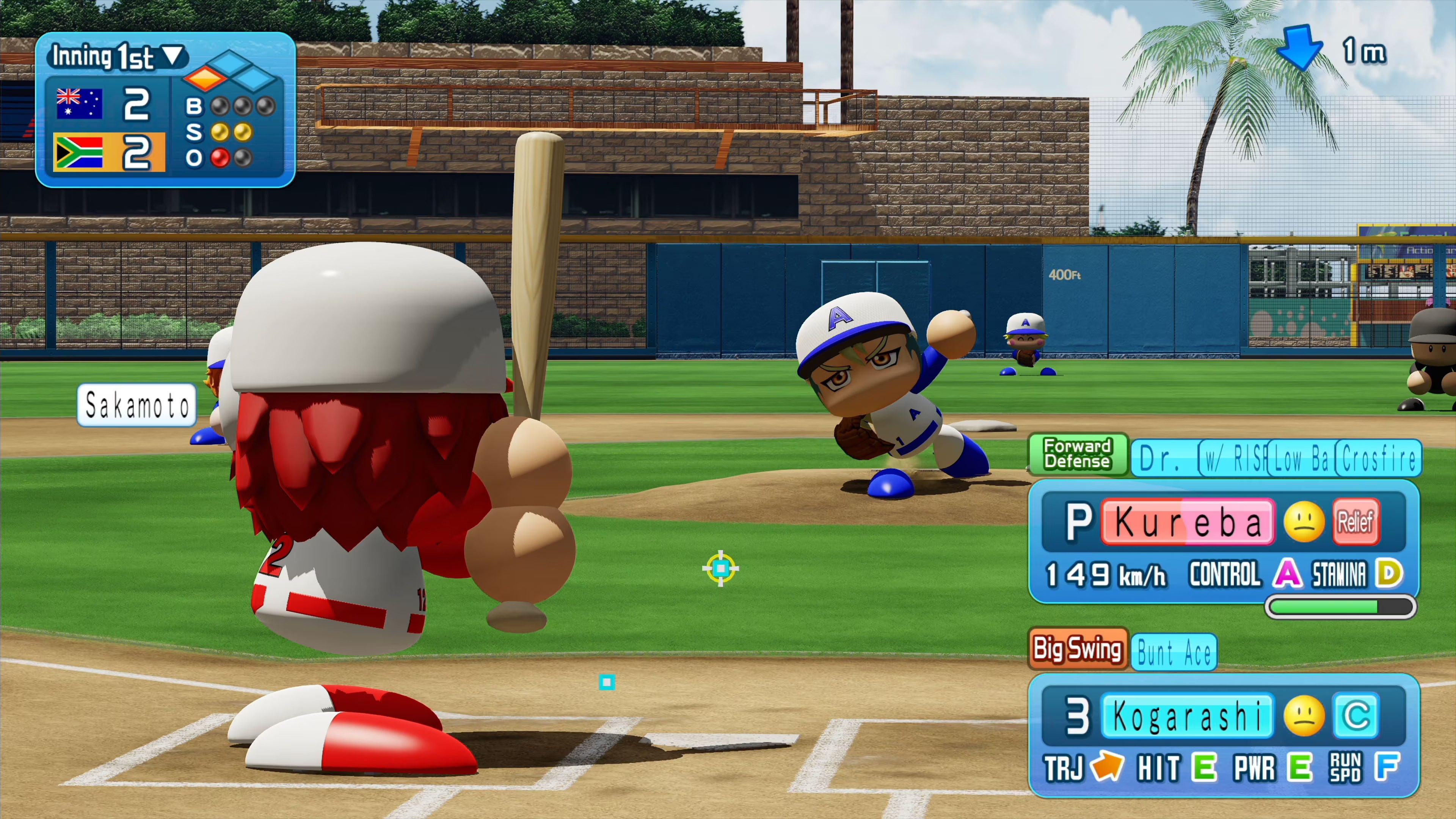Click the yellow batting aim cursor
The image size is (1456, 819).
point(721,568)
